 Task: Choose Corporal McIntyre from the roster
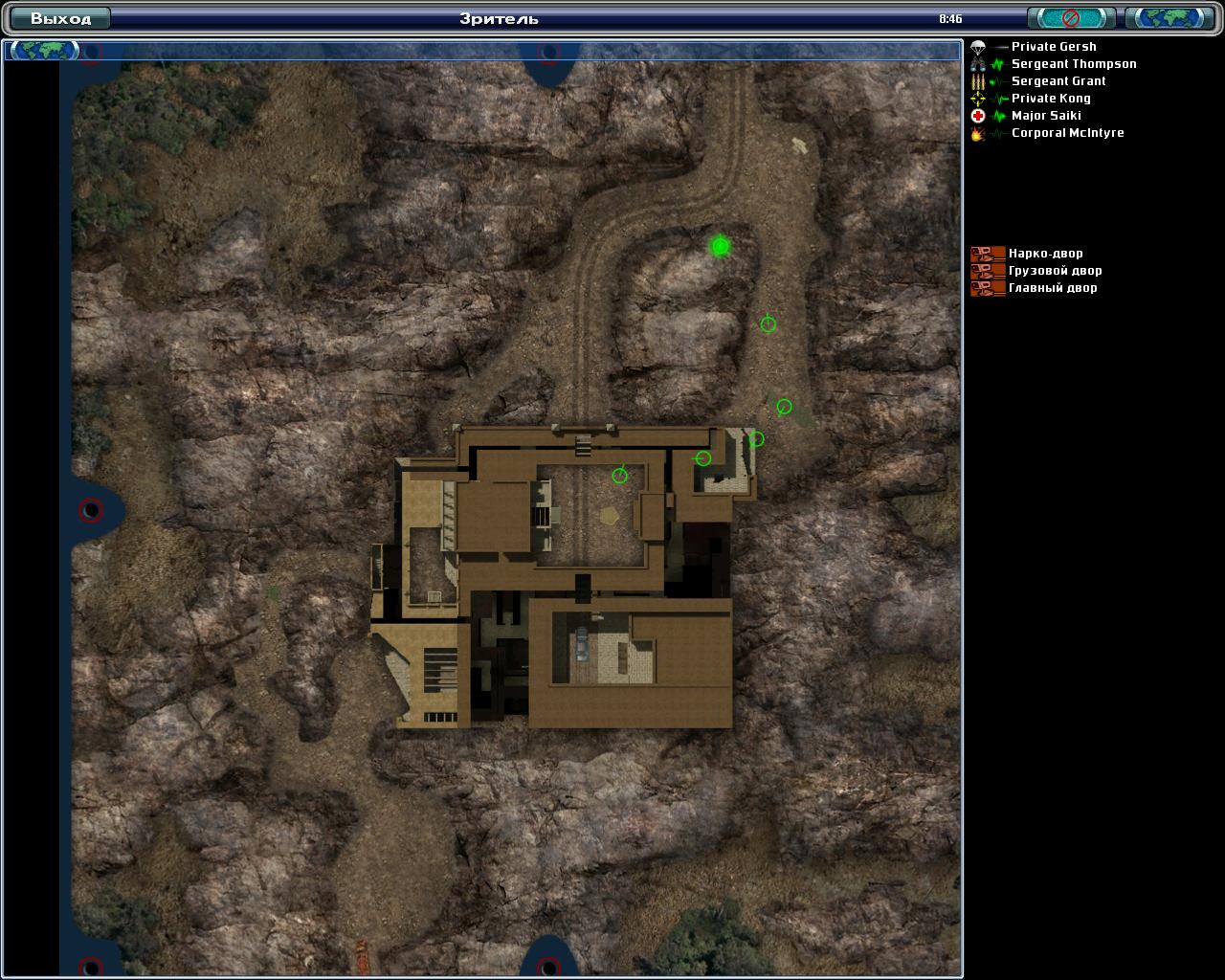(x=1067, y=133)
